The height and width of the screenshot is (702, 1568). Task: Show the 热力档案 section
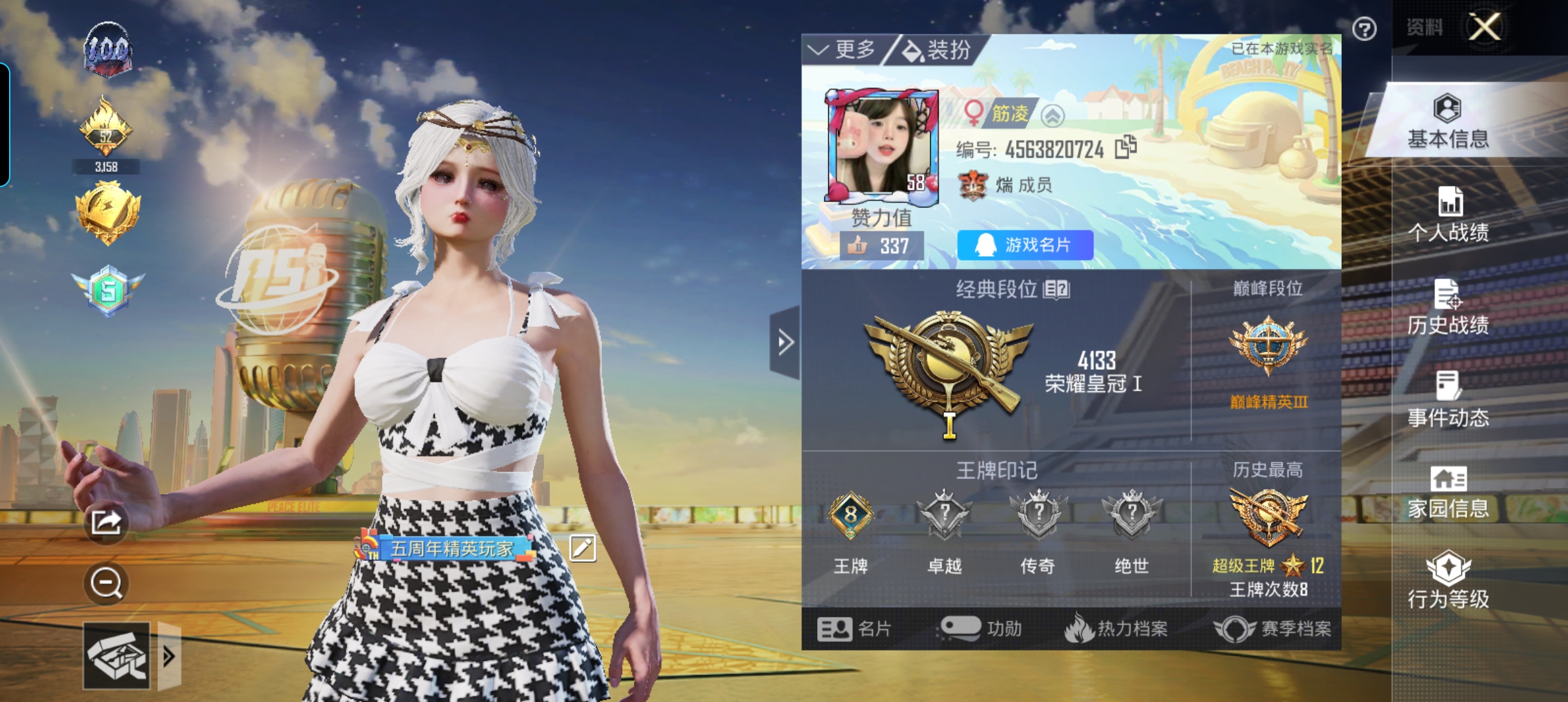(x=1116, y=629)
